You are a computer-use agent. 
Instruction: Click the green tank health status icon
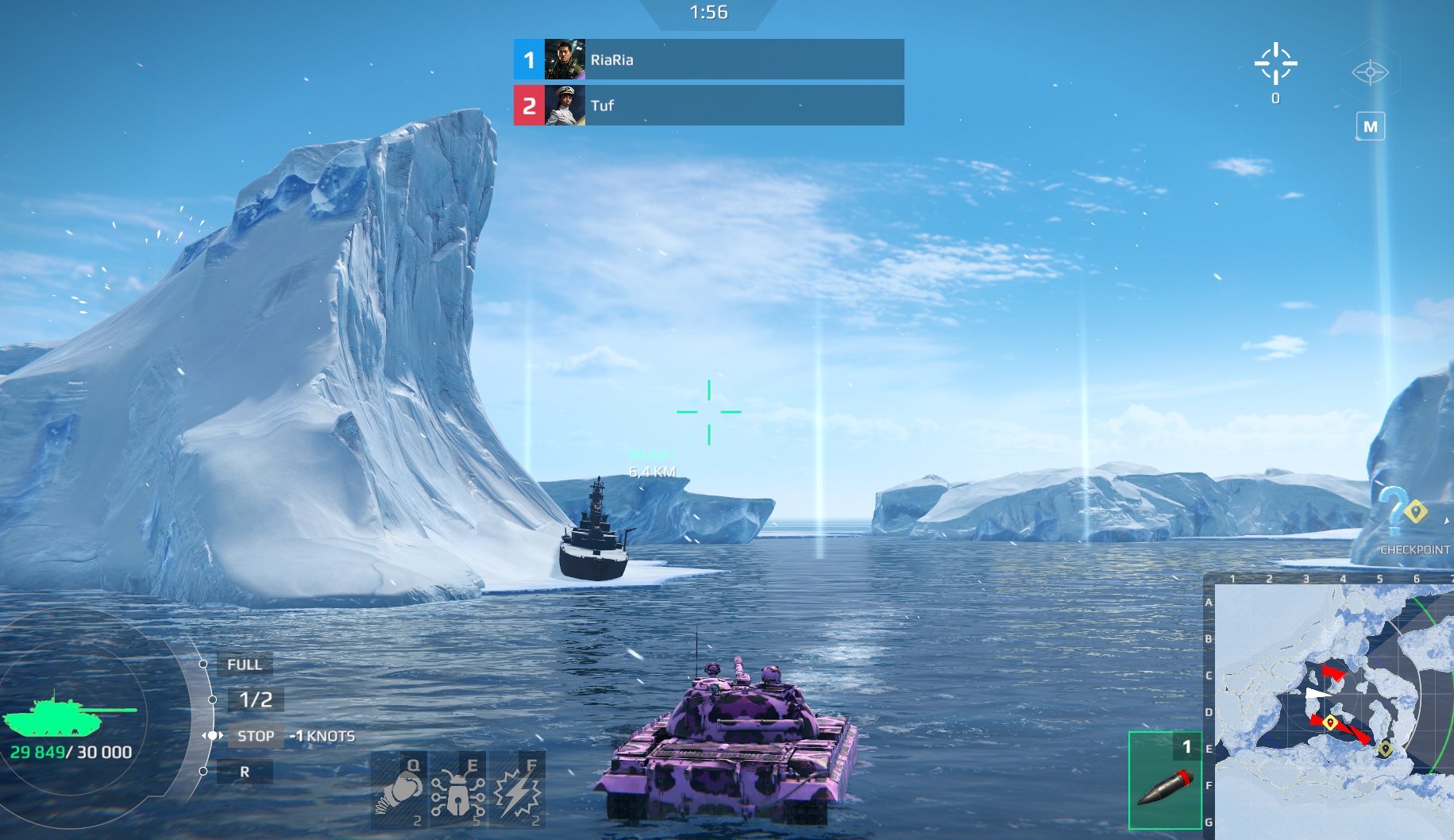[69, 715]
